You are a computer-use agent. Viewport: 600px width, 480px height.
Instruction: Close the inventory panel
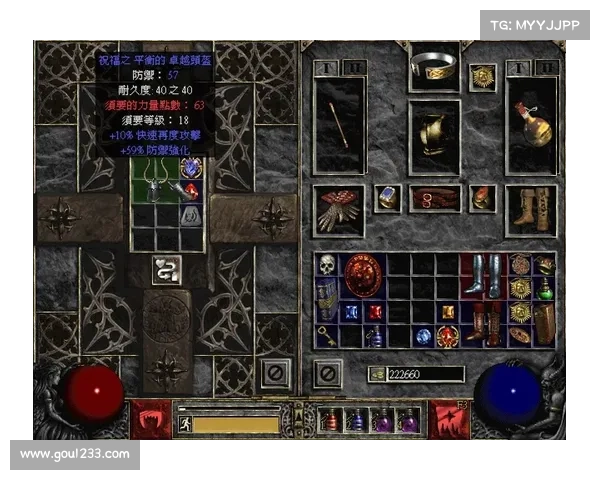(x=326, y=372)
